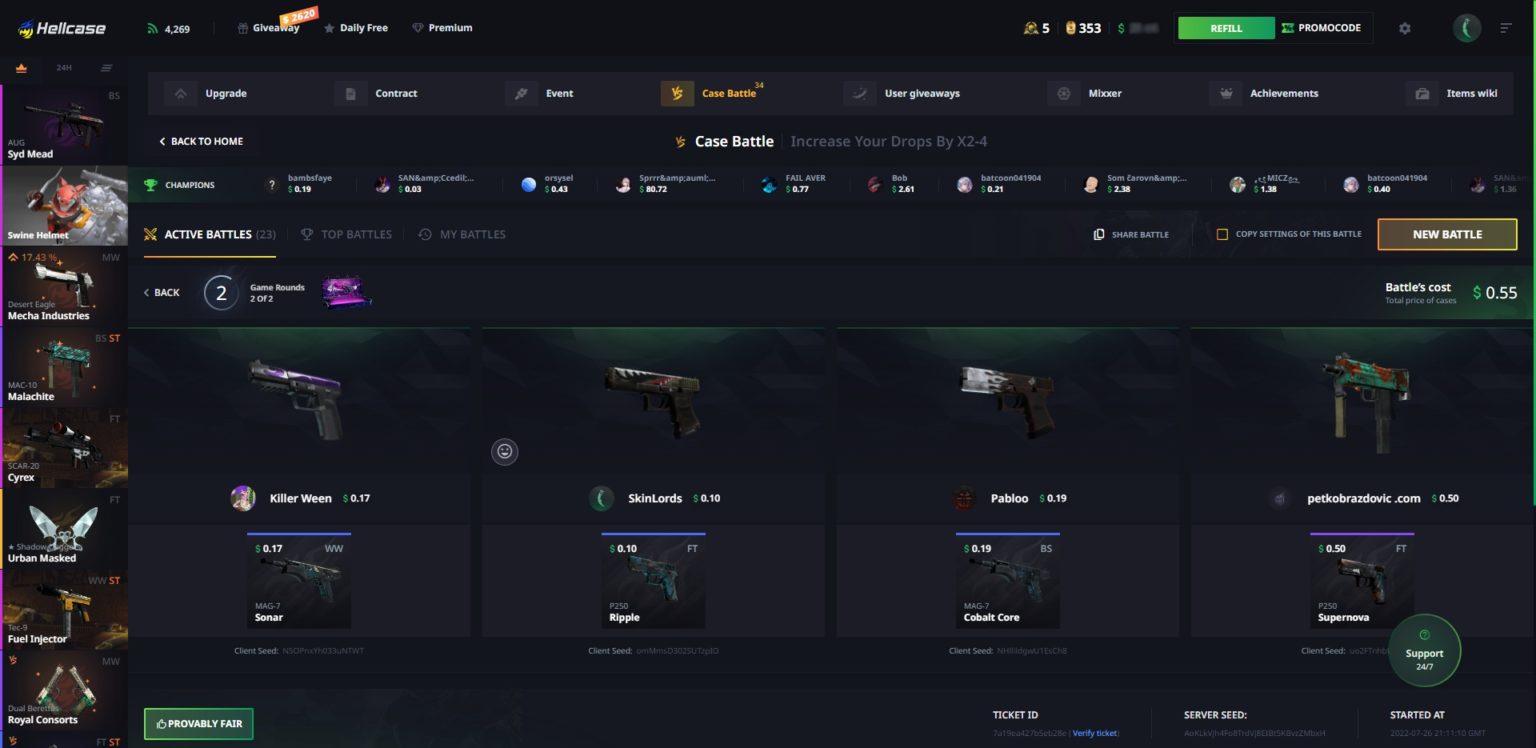Click Pabloo's avatar thumbnail
The image size is (1536, 748).
coord(963,498)
